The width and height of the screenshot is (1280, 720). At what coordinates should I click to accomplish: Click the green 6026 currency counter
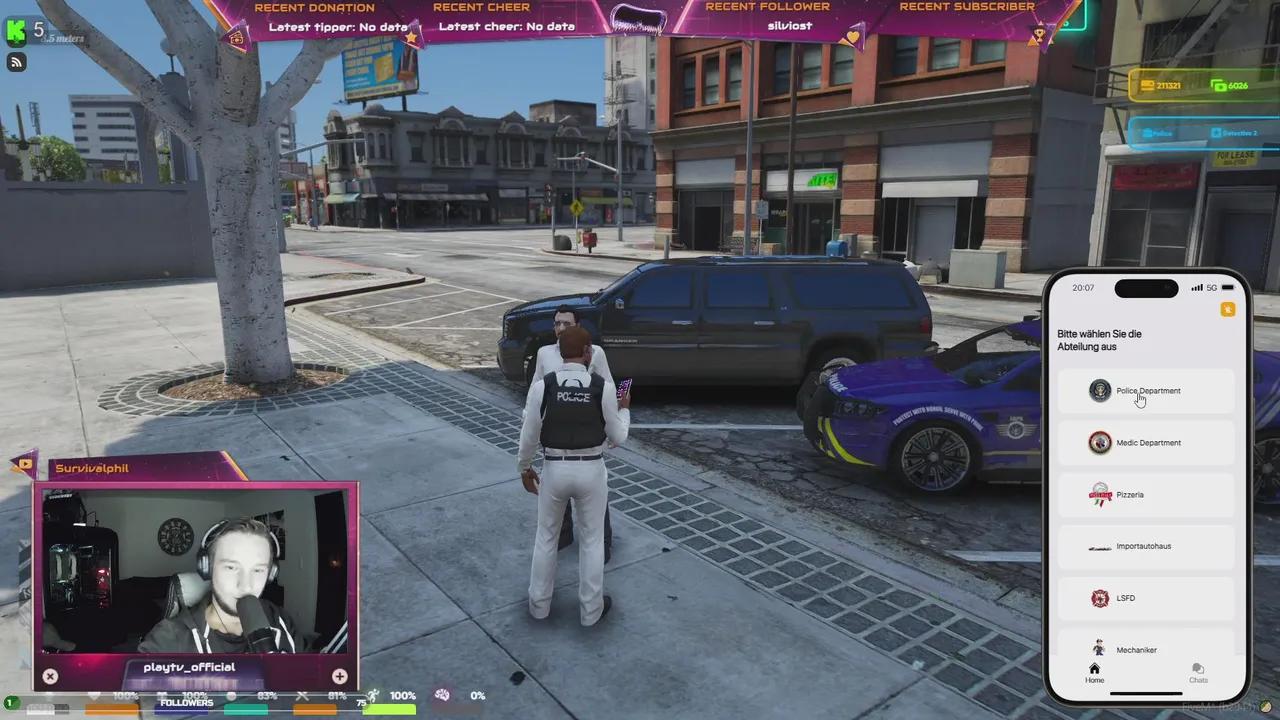click(1228, 86)
